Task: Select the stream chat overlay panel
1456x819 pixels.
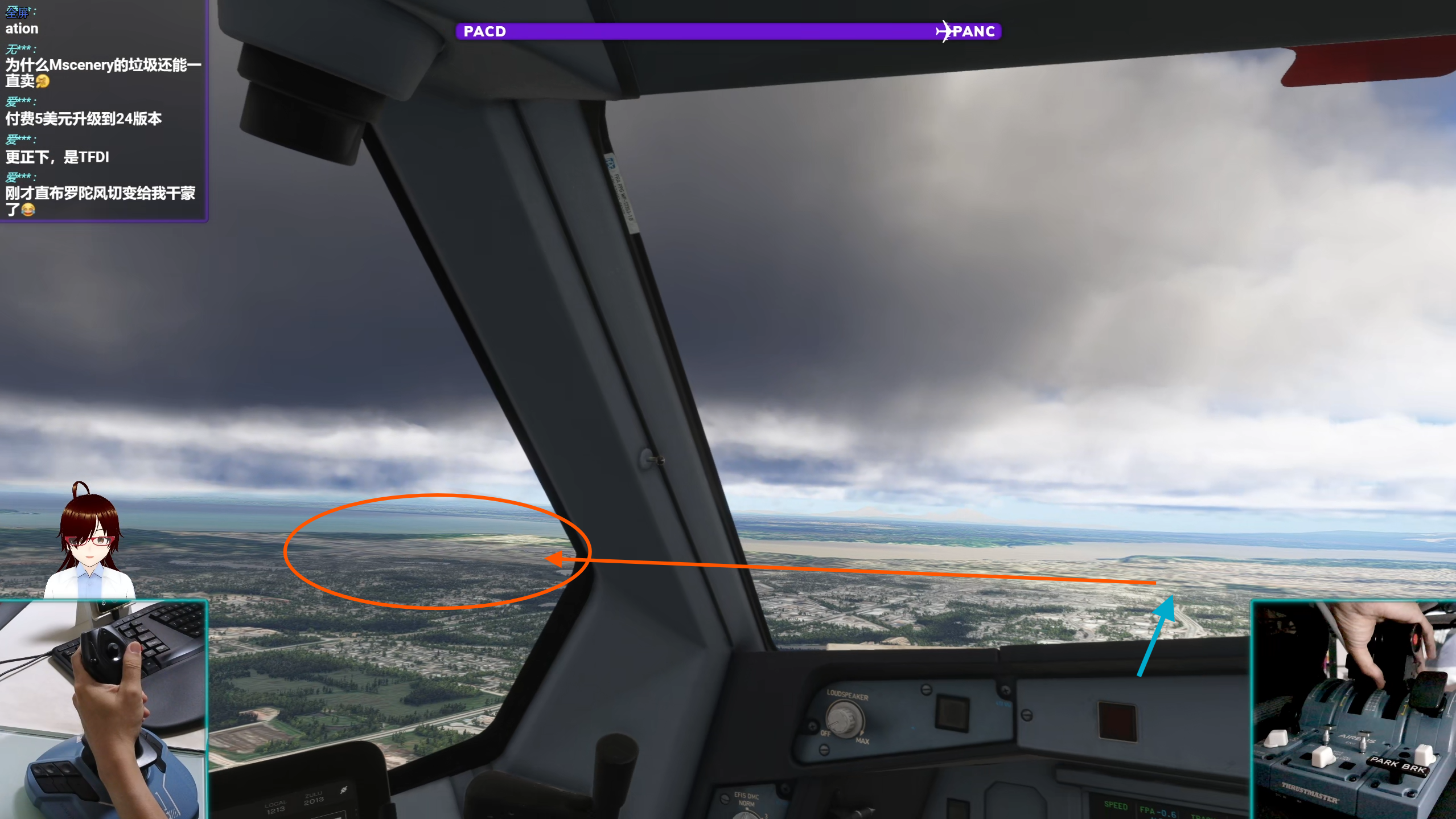Action: [x=103, y=110]
